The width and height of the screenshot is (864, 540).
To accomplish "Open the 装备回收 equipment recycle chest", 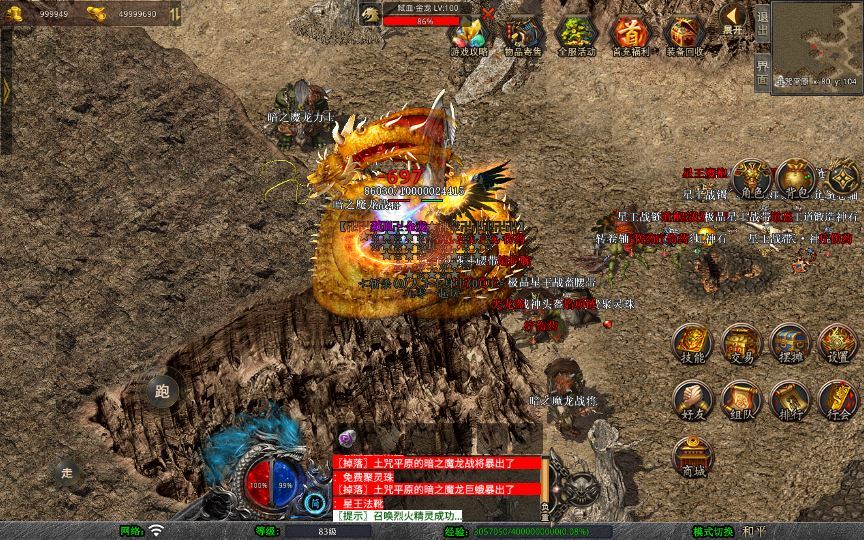I will [x=684, y=36].
